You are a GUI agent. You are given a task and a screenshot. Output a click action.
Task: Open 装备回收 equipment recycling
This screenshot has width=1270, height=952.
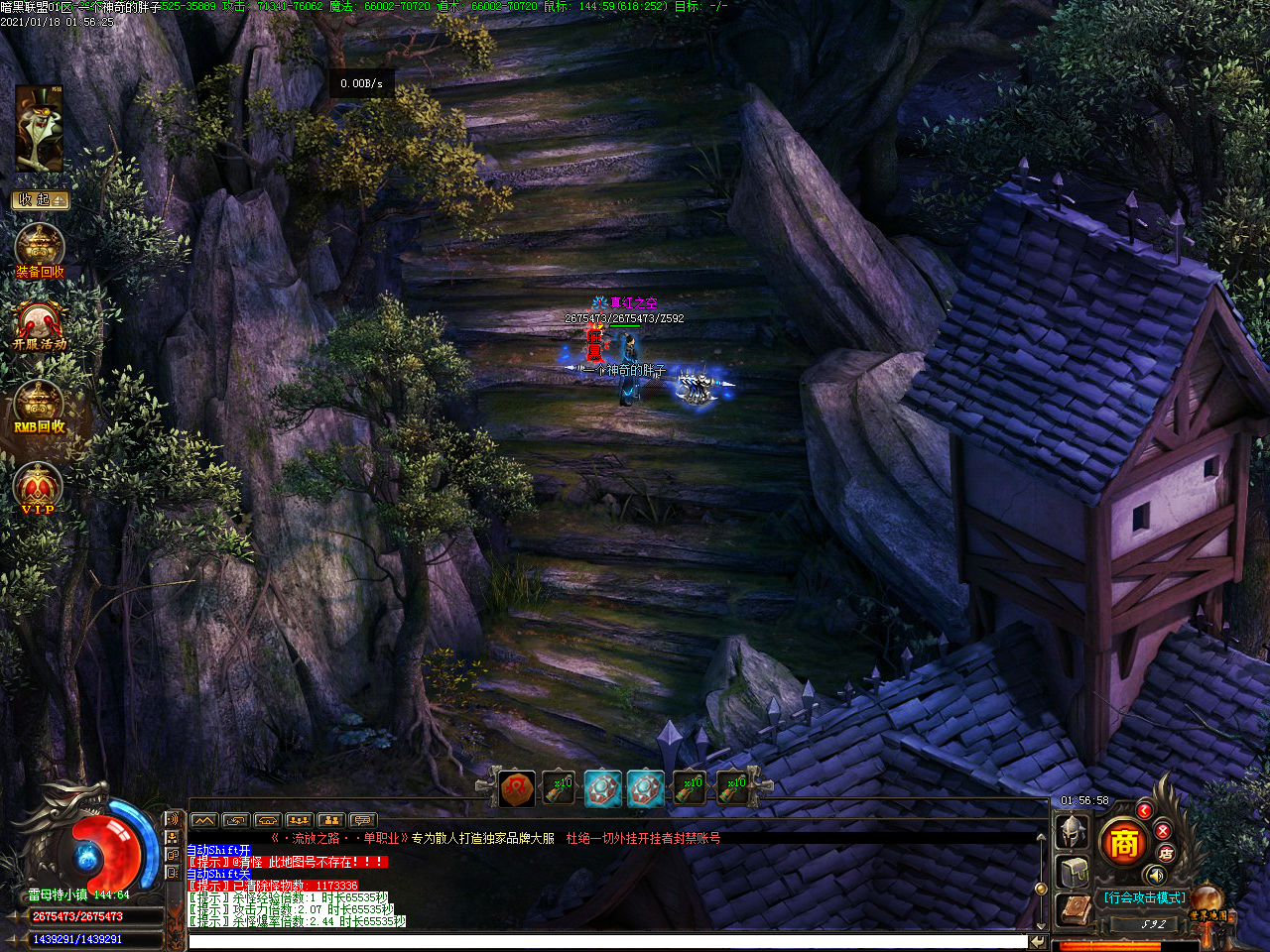[40, 251]
